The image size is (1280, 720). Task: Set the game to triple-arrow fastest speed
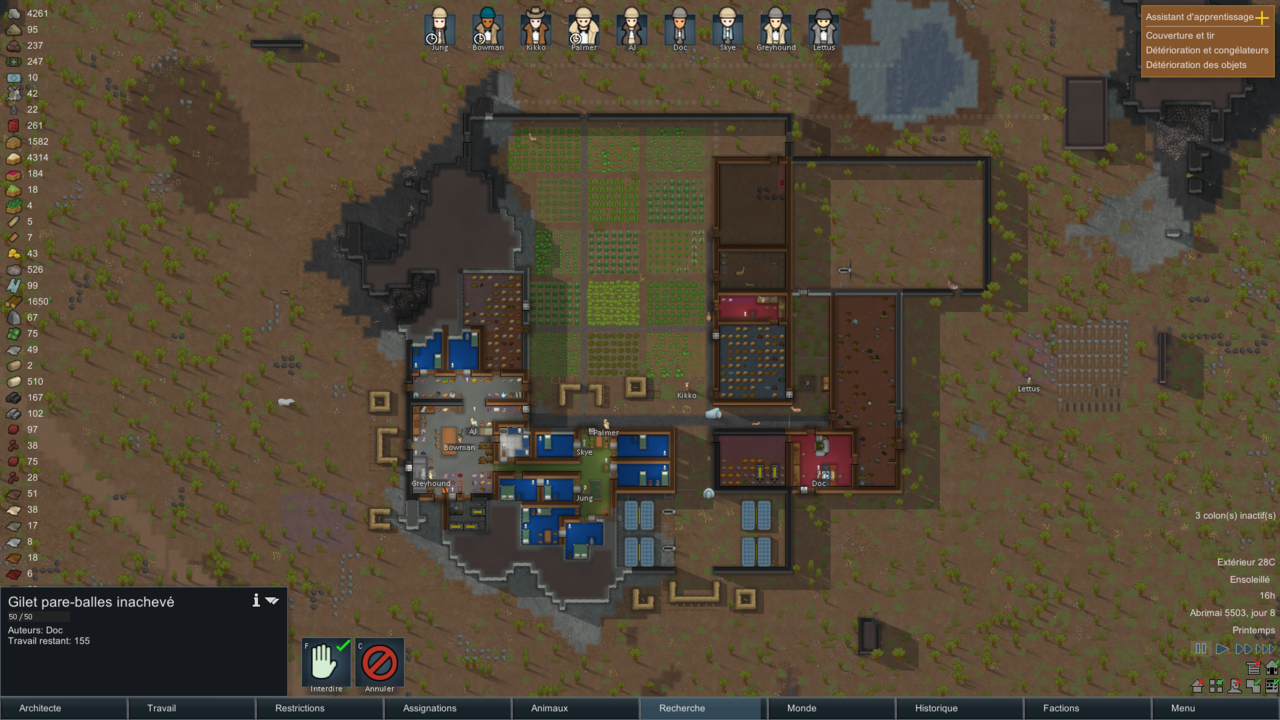coord(1265,649)
